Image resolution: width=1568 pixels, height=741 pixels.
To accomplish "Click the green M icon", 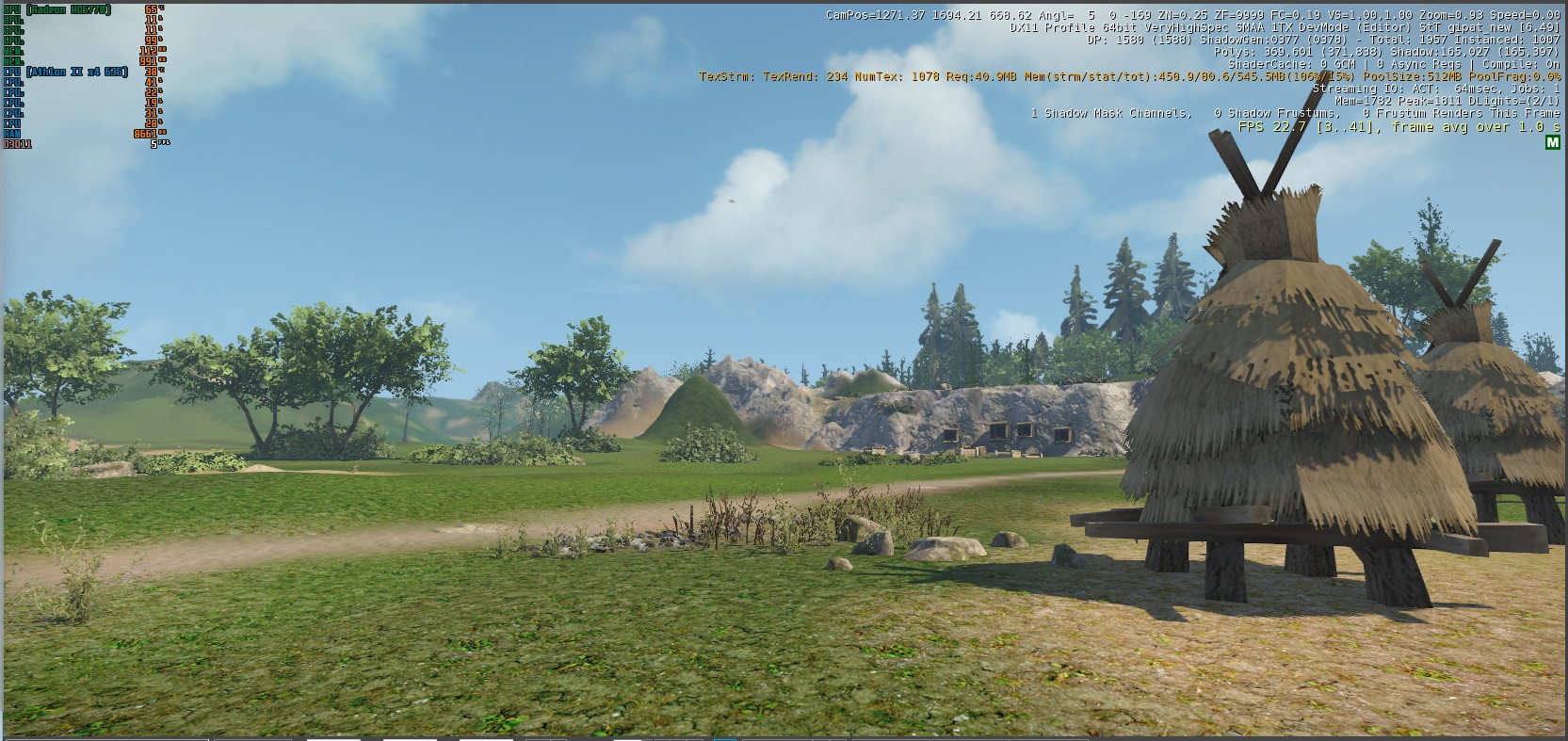I will [1552, 143].
